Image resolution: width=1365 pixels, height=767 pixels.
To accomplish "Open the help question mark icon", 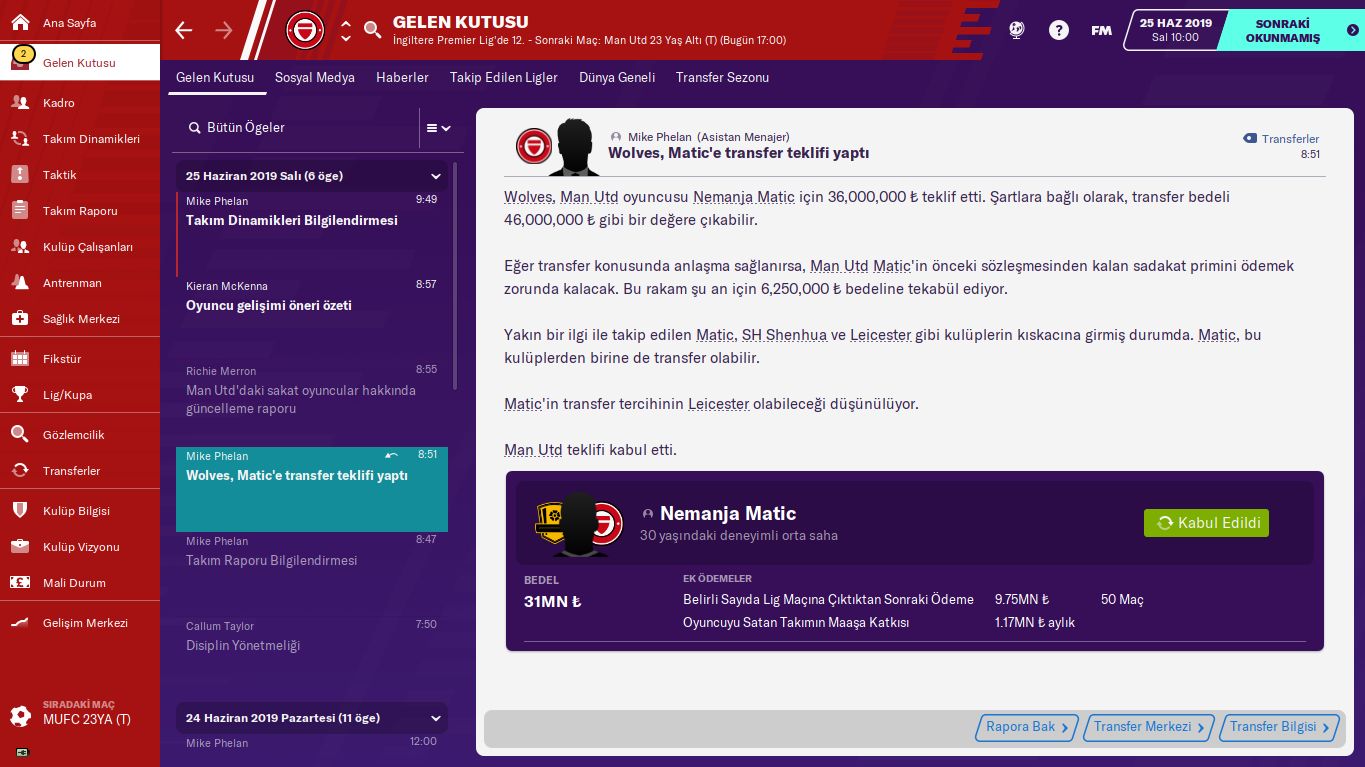I will [1058, 30].
